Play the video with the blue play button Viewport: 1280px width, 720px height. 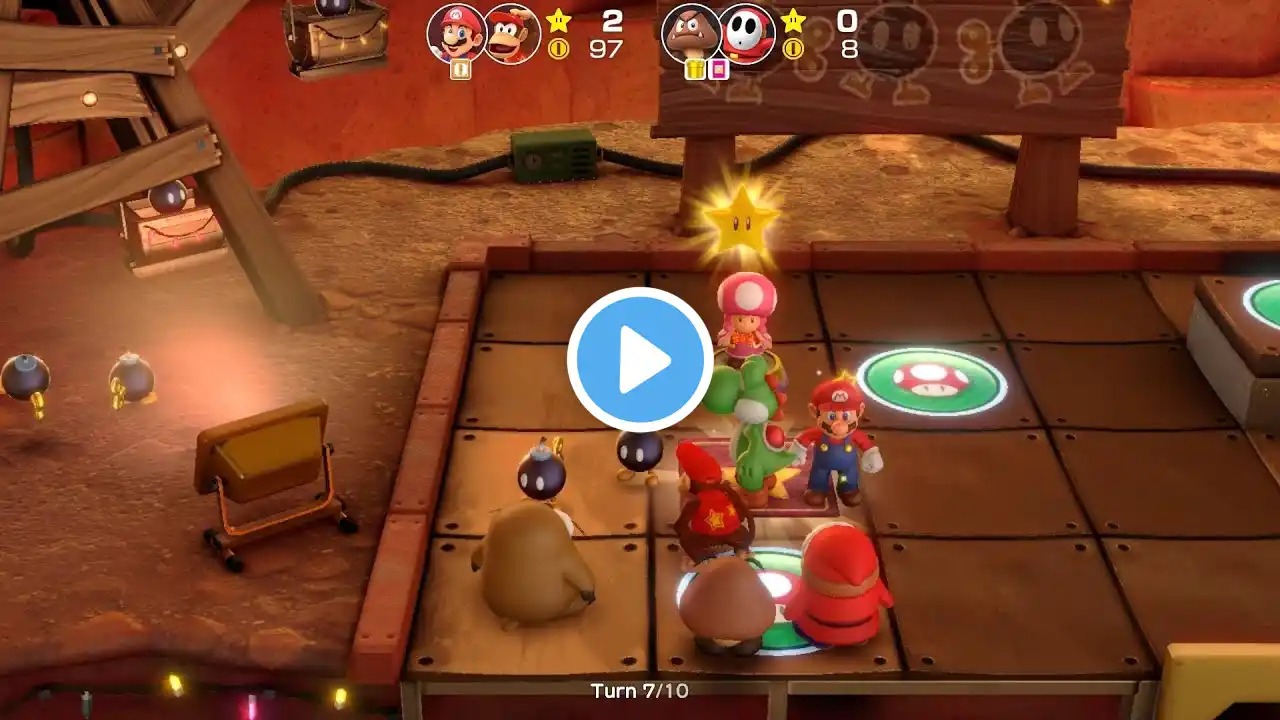pyautogui.click(x=640, y=359)
